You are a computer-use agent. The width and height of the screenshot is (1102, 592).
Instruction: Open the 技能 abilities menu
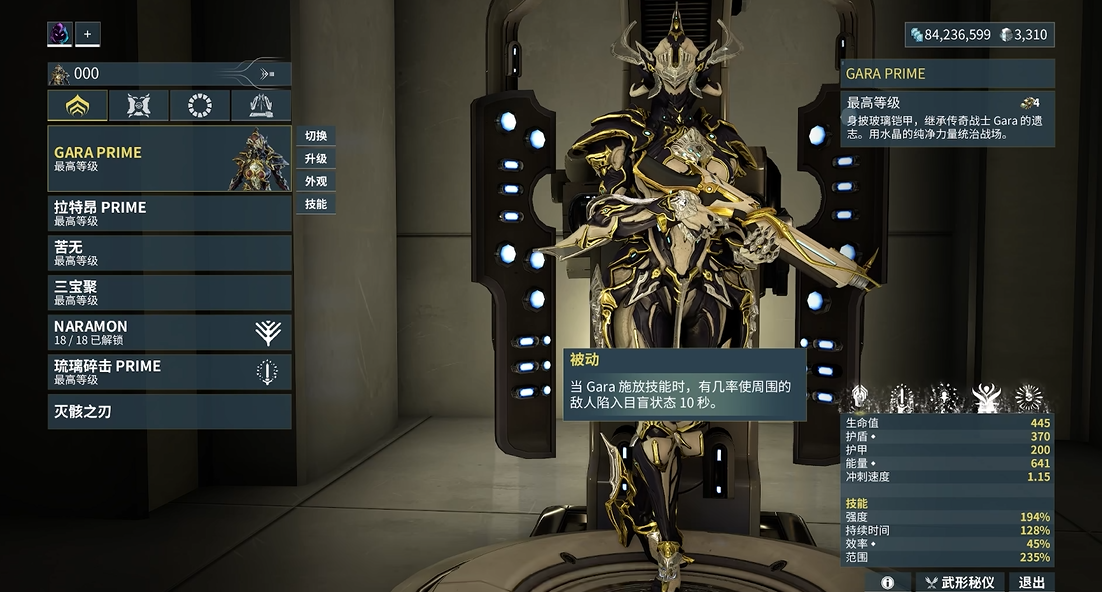(x=316, y=204)
